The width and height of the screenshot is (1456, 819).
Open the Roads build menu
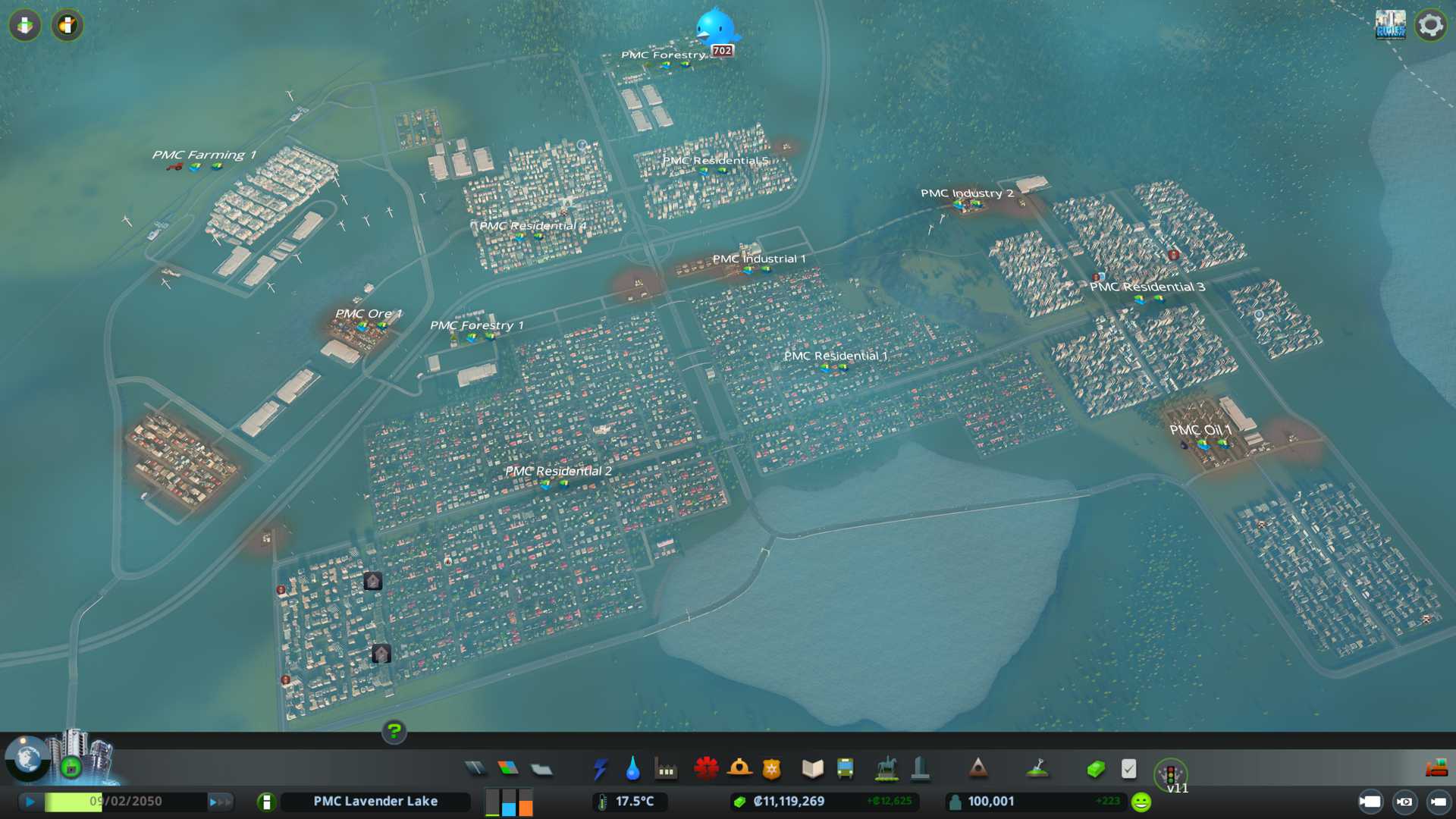tap(475, 769)
